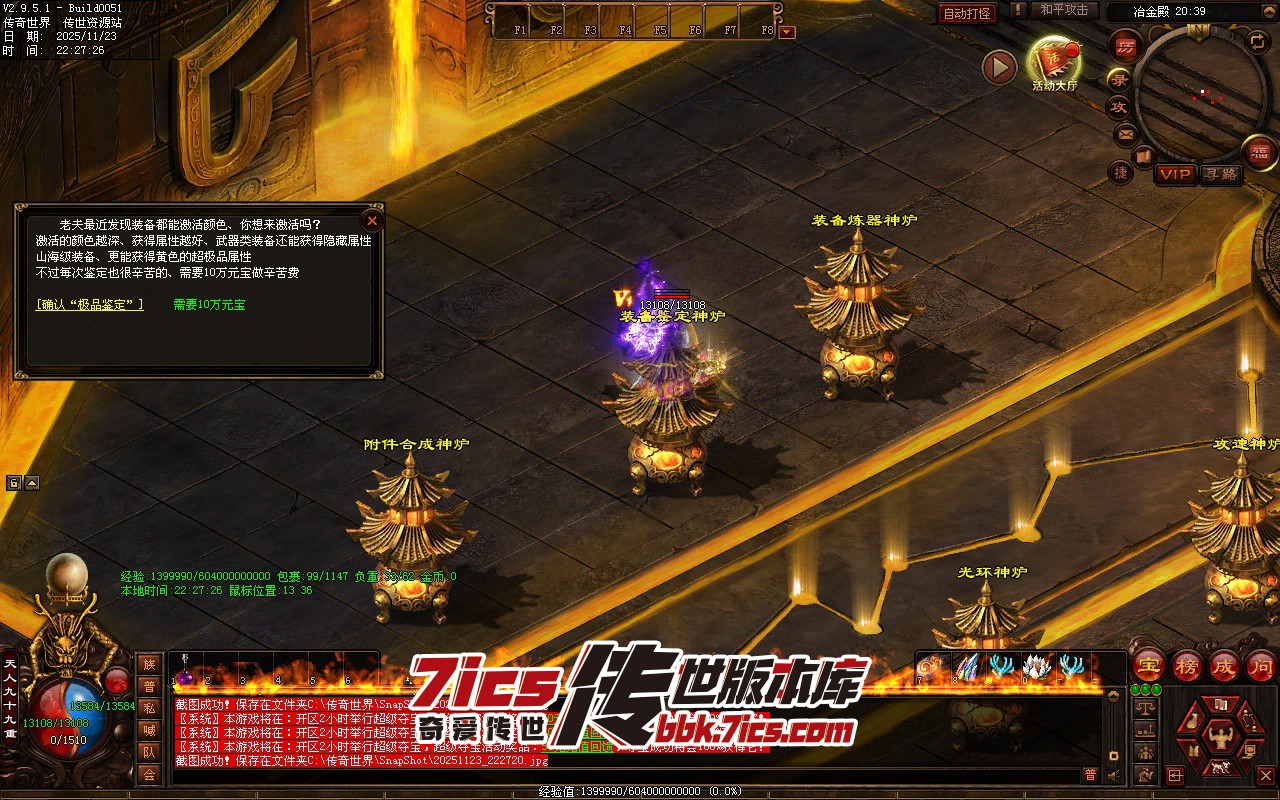The image size is (1280, 800).
Task: Click the 福 welfare button near the minimap
Action: point(1260,152)
